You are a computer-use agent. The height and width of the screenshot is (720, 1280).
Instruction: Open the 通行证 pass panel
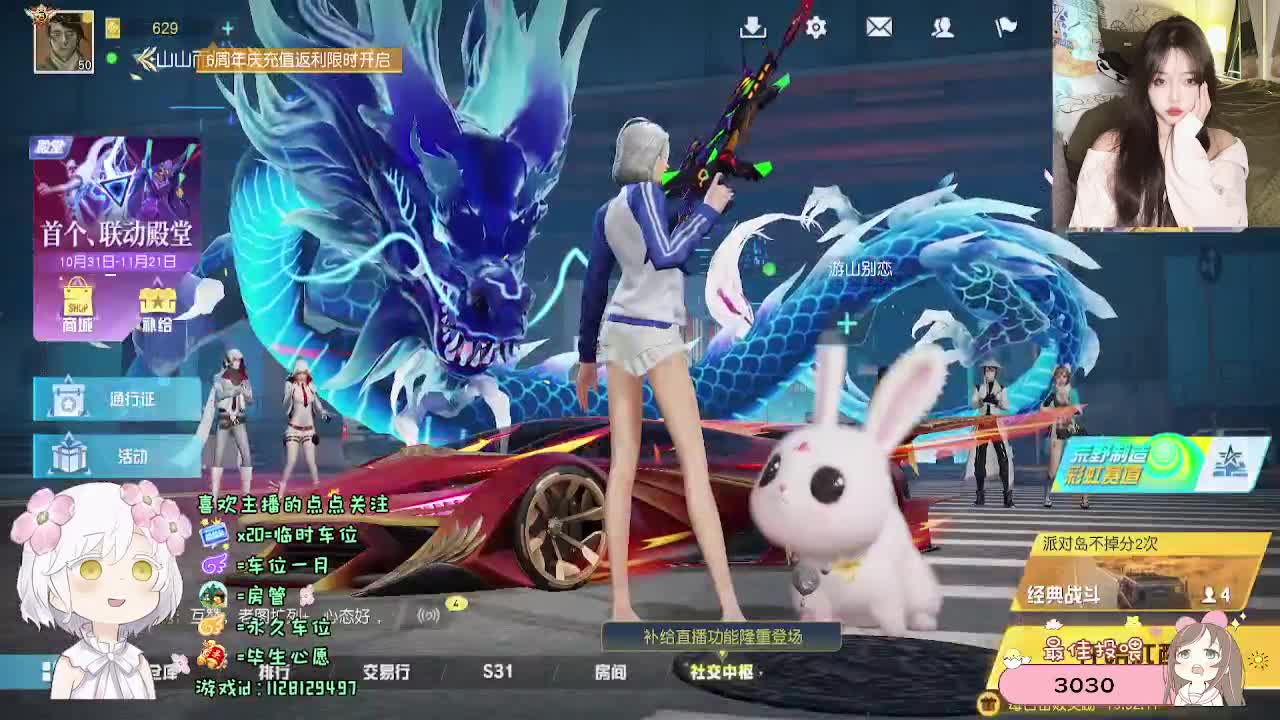point(113,398)
